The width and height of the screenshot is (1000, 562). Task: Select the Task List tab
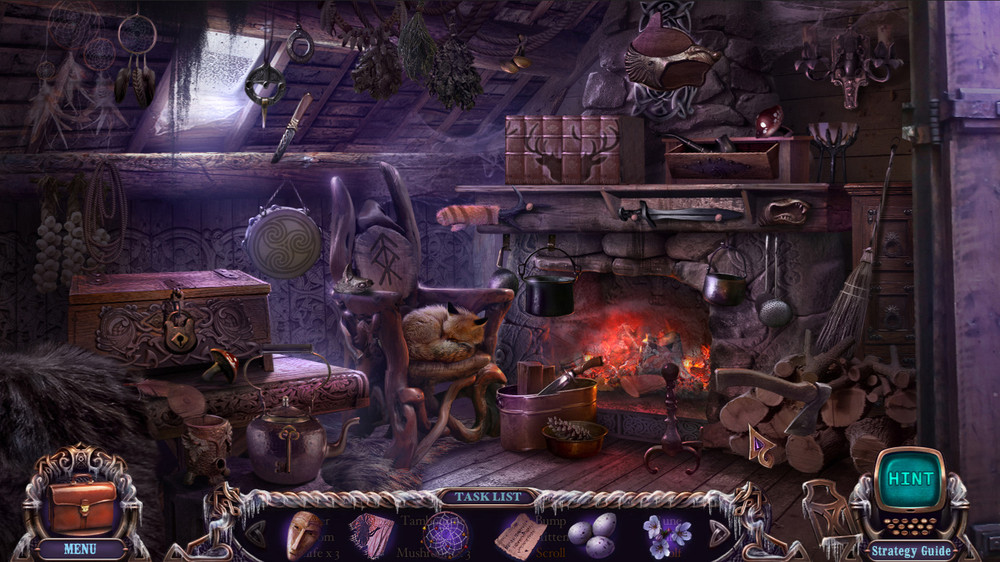pos(485,496)
